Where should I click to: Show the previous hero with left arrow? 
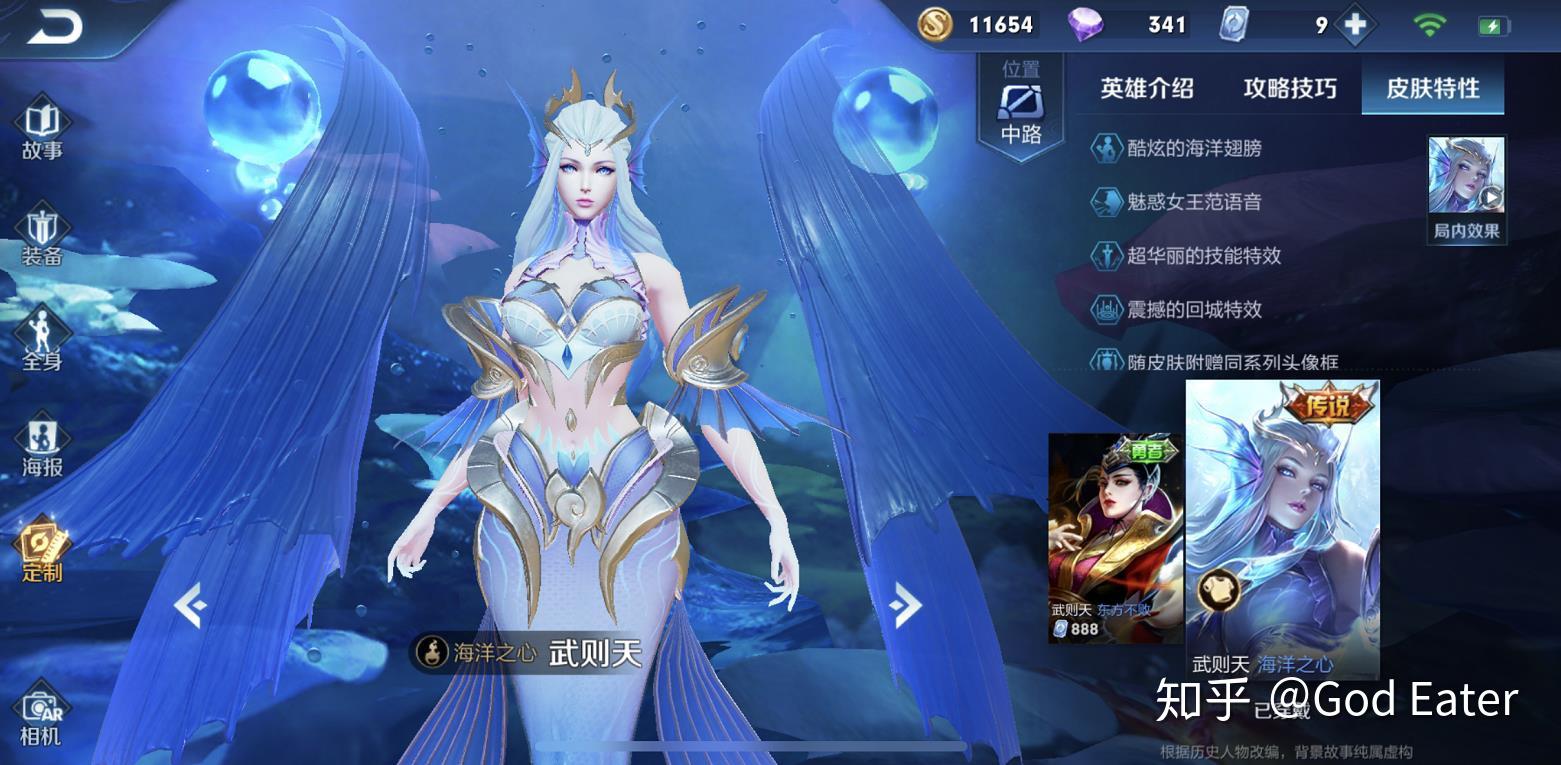click(x=189, y=605)
